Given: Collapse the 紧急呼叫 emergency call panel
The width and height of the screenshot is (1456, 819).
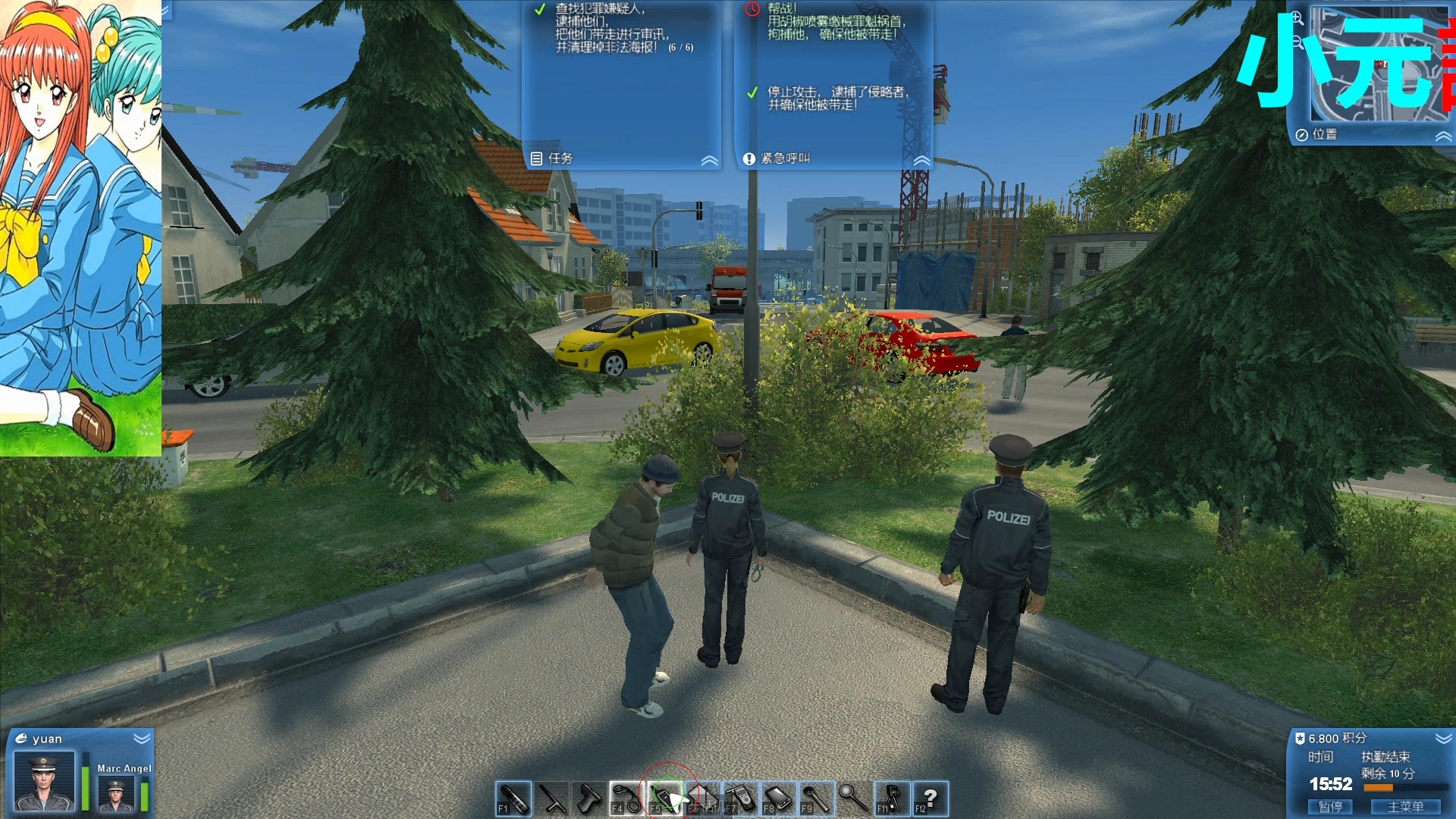Looking at the screenshot, I should point(922,160).
